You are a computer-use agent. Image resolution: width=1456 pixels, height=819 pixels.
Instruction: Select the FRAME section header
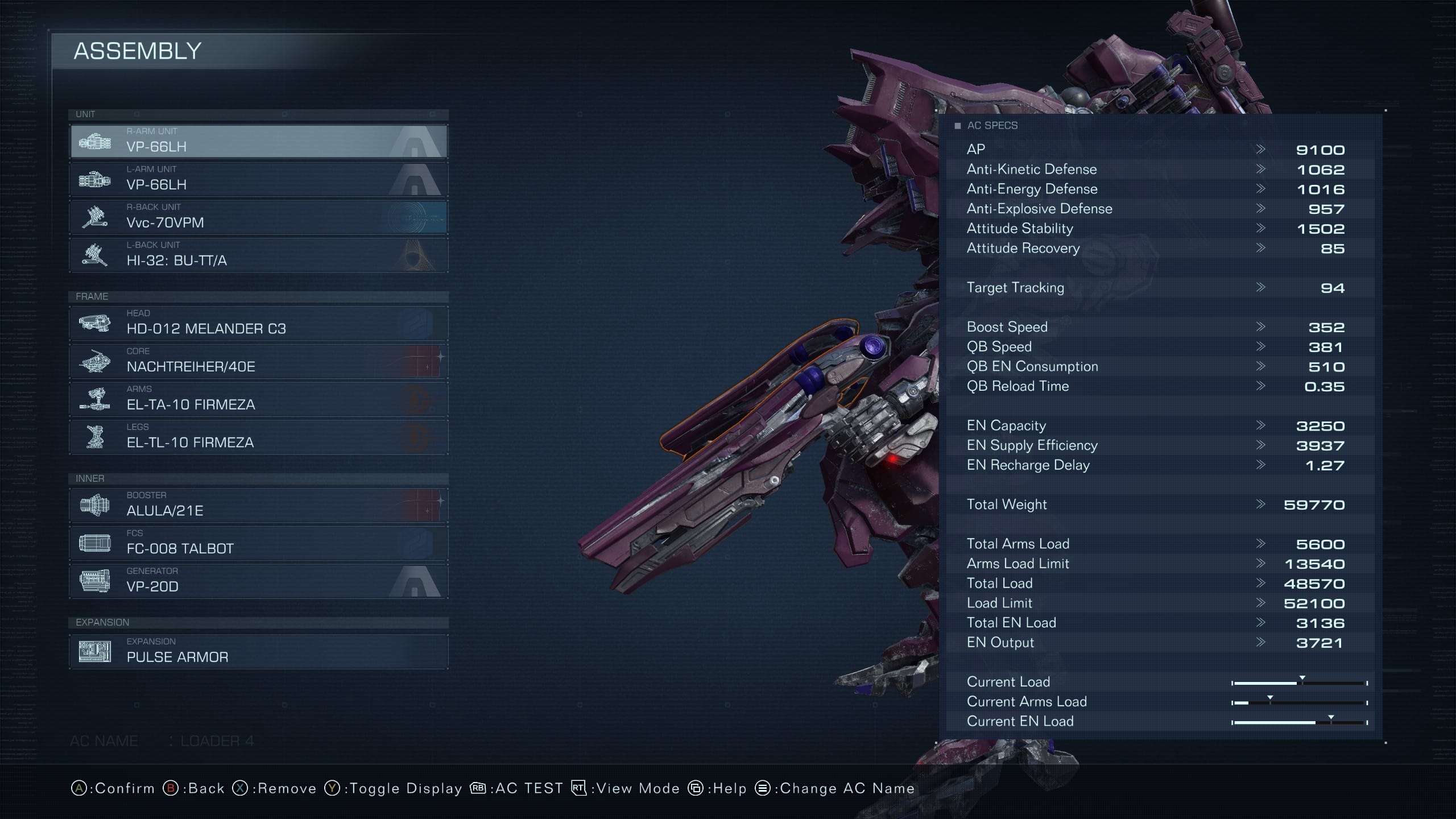click(93, 296)
